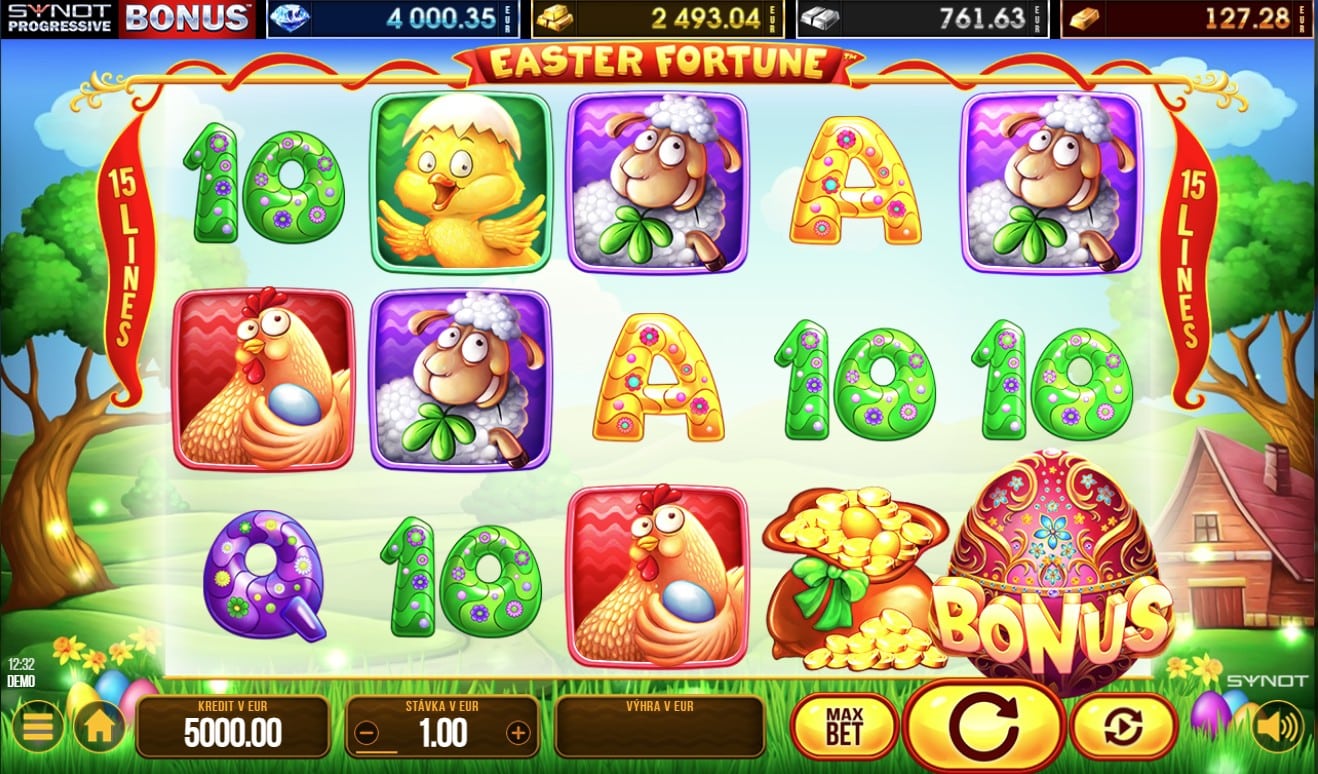Open the SYNOT Progressive panel
This screenshot has width=1318, height=774.
[57, 15]
